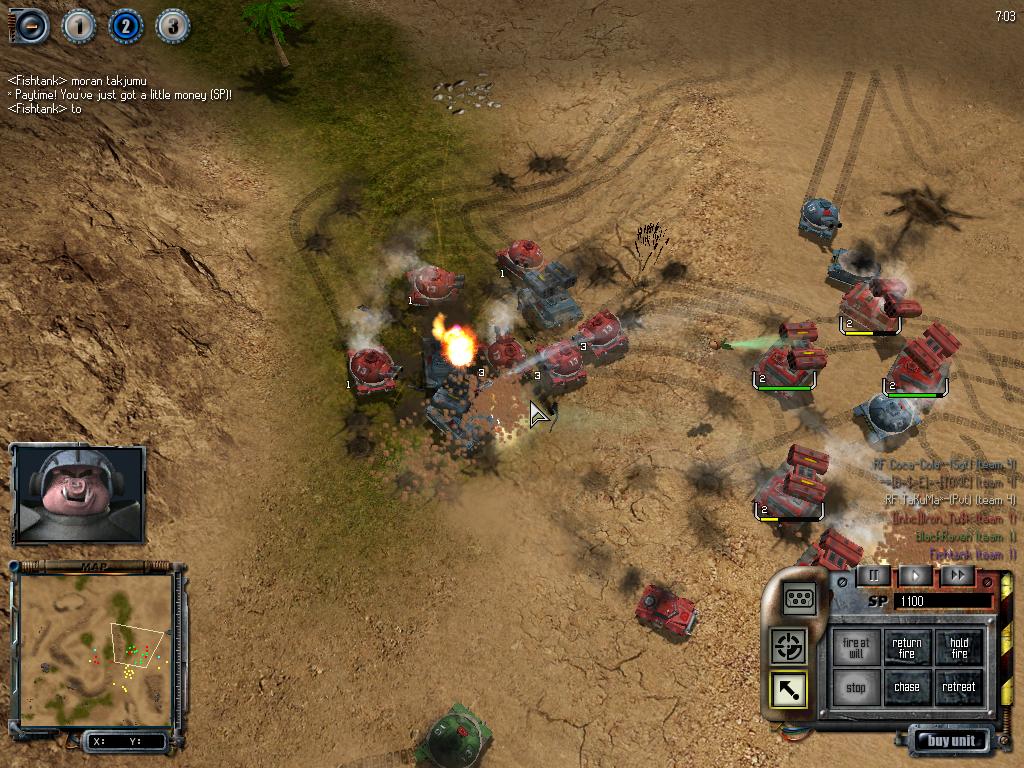The height and width of the screenshot is (768, 1024).
Task: Click the minus button beside the group numbers
Action: tap(33, 25)
